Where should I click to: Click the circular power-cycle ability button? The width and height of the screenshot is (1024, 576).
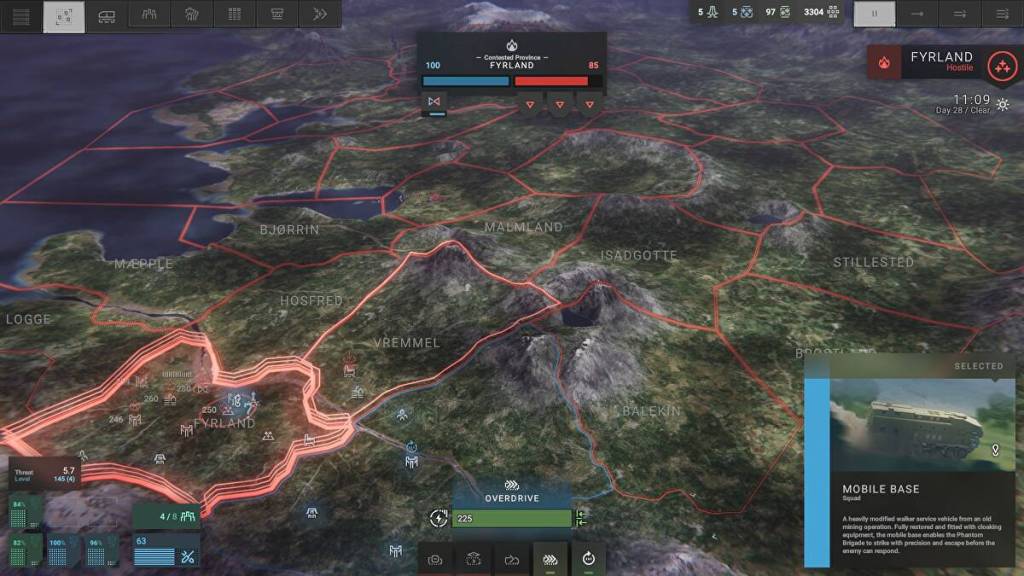point(588,559)
